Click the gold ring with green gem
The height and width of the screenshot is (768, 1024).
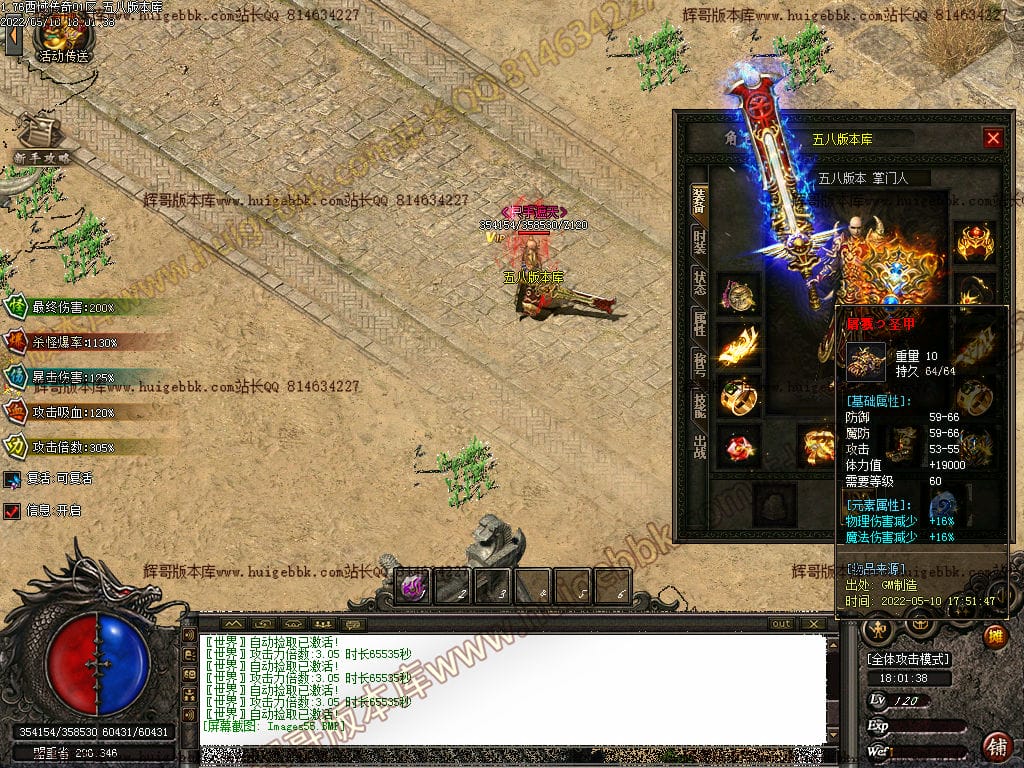(739, 396)
